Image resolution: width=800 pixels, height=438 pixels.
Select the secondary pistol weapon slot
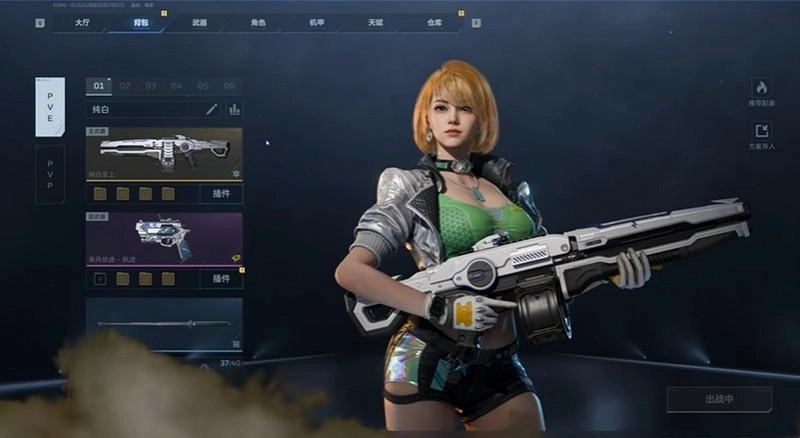point(163,239)
